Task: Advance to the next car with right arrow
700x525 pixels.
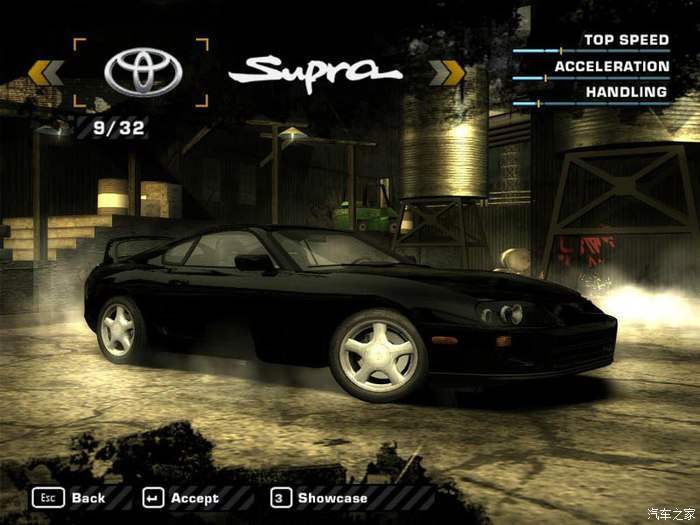Action: pyautogui.click(x=447, y=73)
